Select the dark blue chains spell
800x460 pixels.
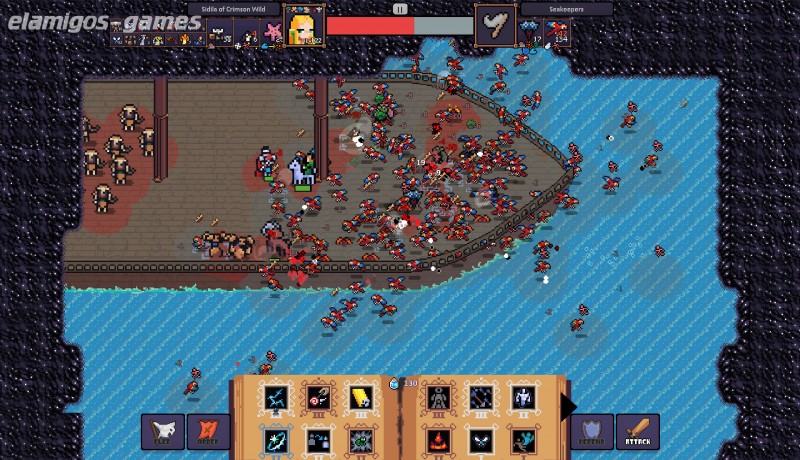tap(480, 397)
